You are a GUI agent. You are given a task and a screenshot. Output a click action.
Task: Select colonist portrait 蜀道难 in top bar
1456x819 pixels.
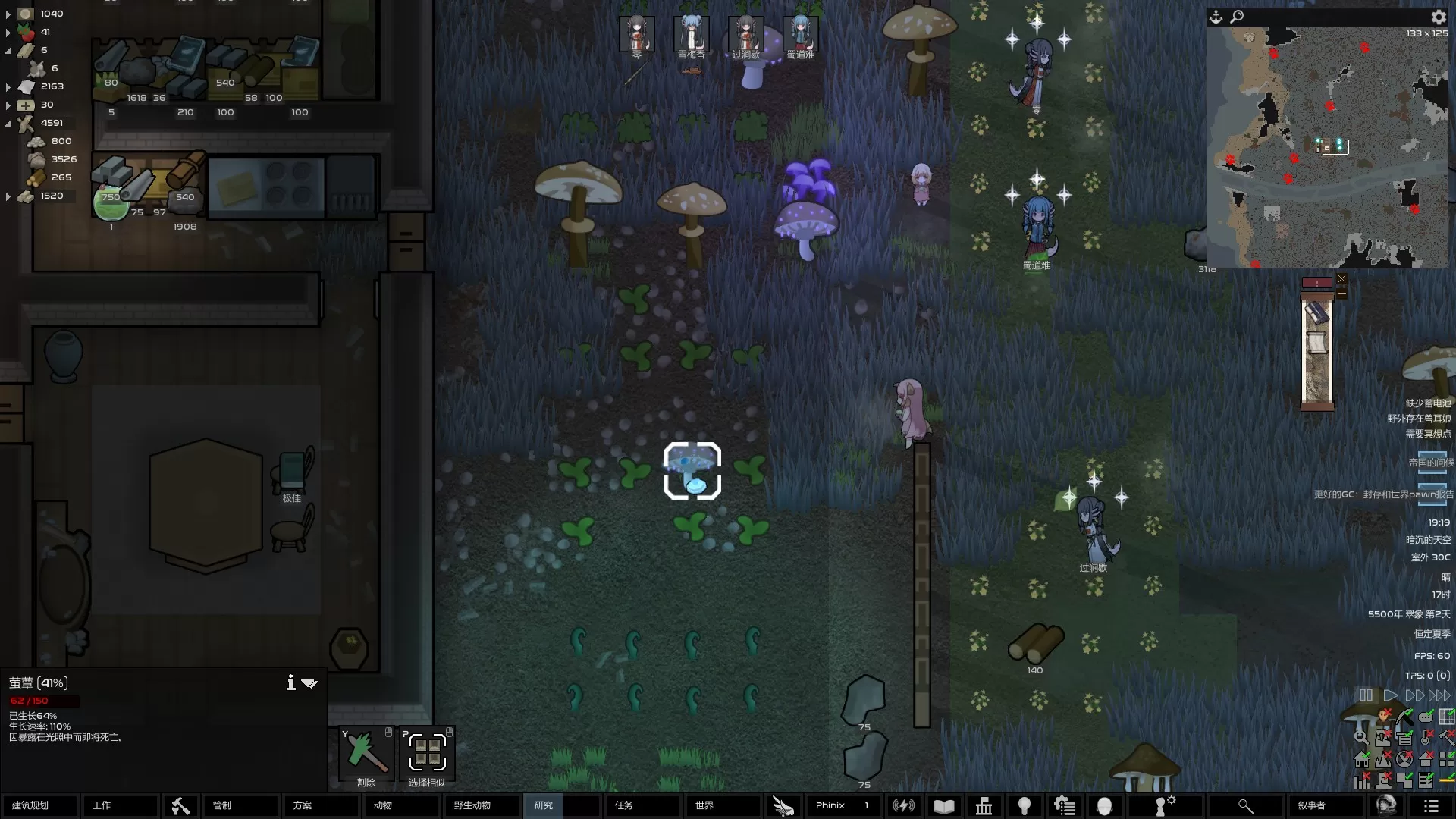[x=800, y=36]
